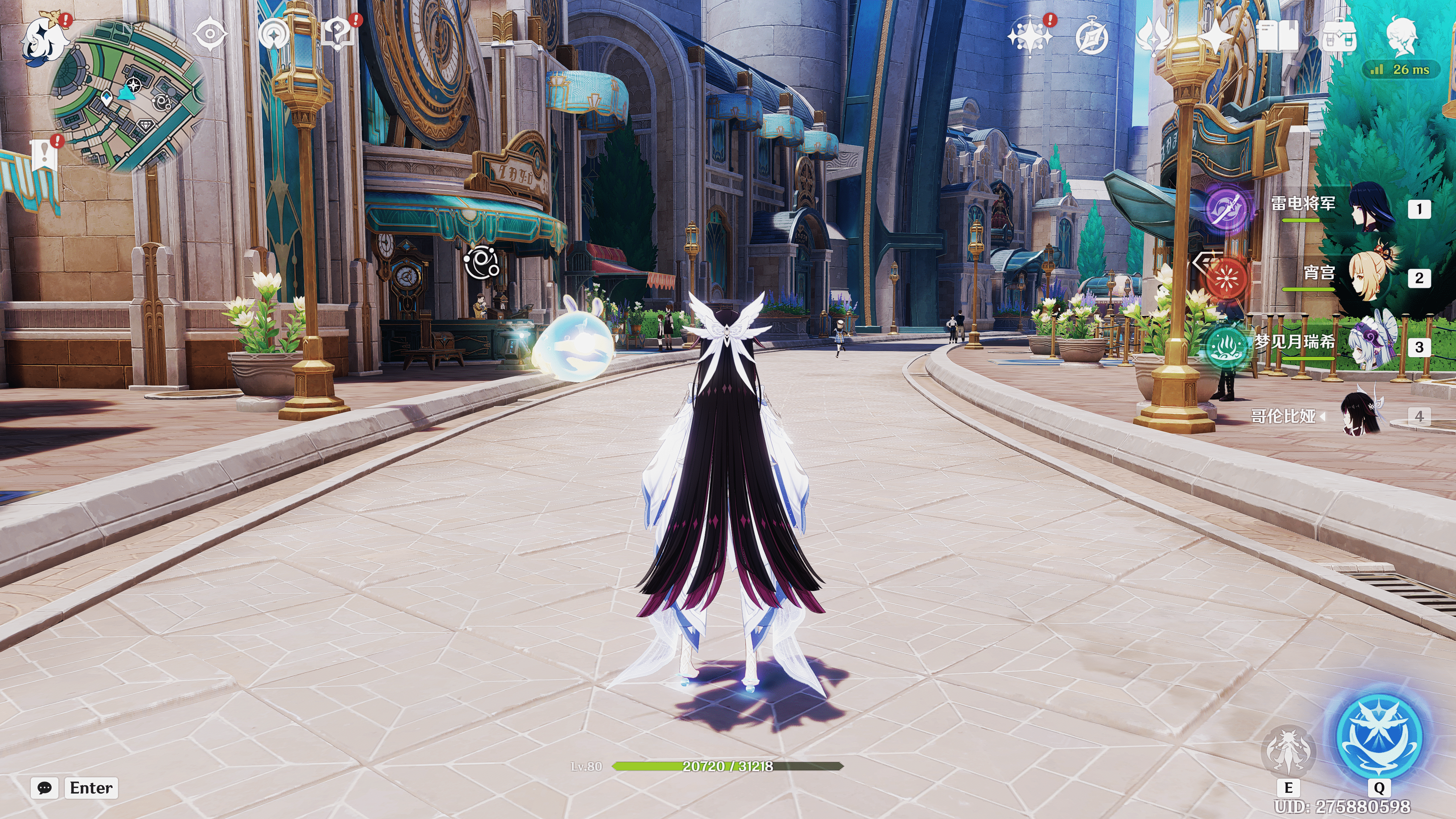Screen dimensions: 1456x819
Task: Open the chat speech bubble
Action: point(45,788)
